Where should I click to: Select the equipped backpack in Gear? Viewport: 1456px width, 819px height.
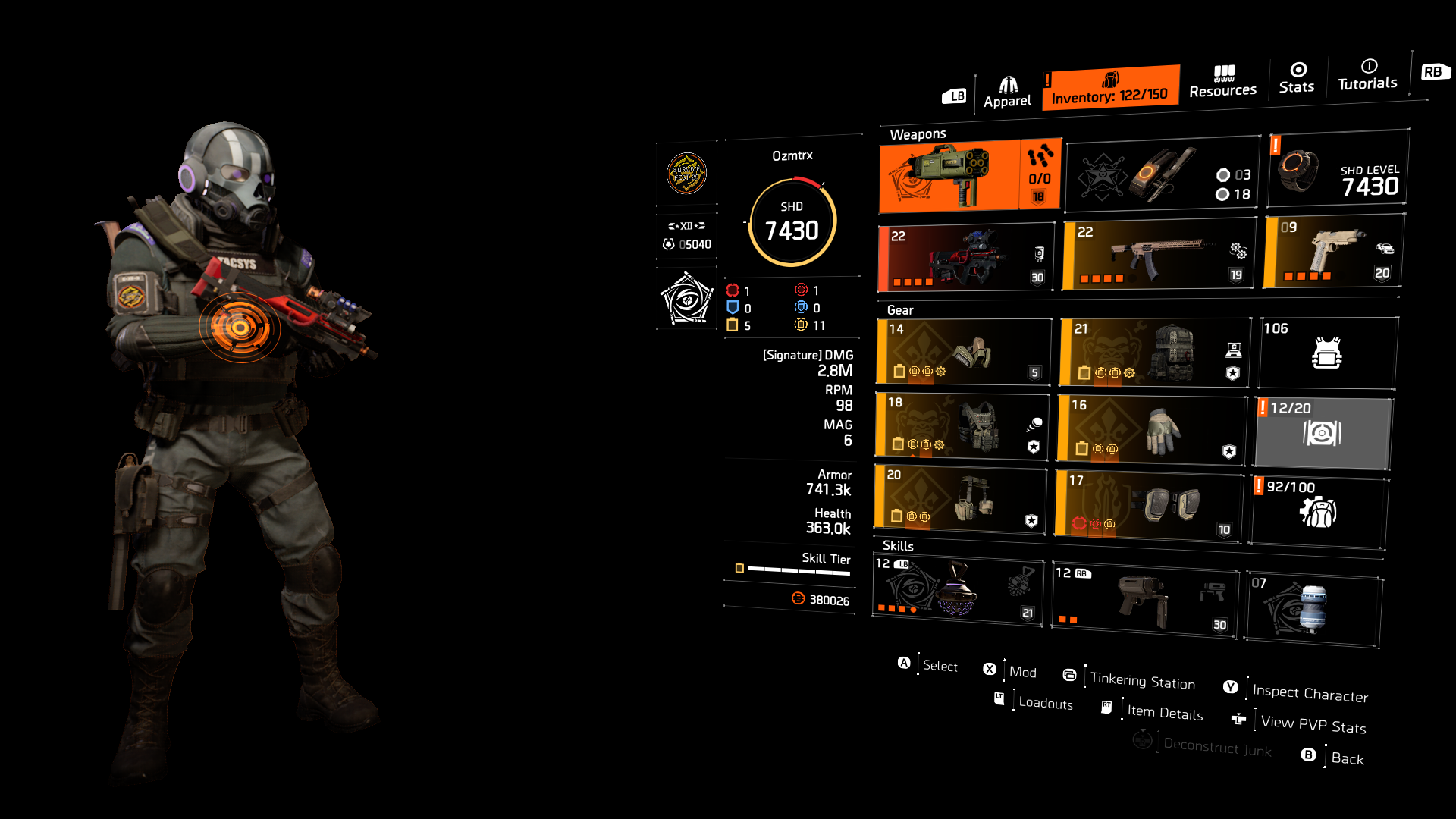tap(1153, 353)
